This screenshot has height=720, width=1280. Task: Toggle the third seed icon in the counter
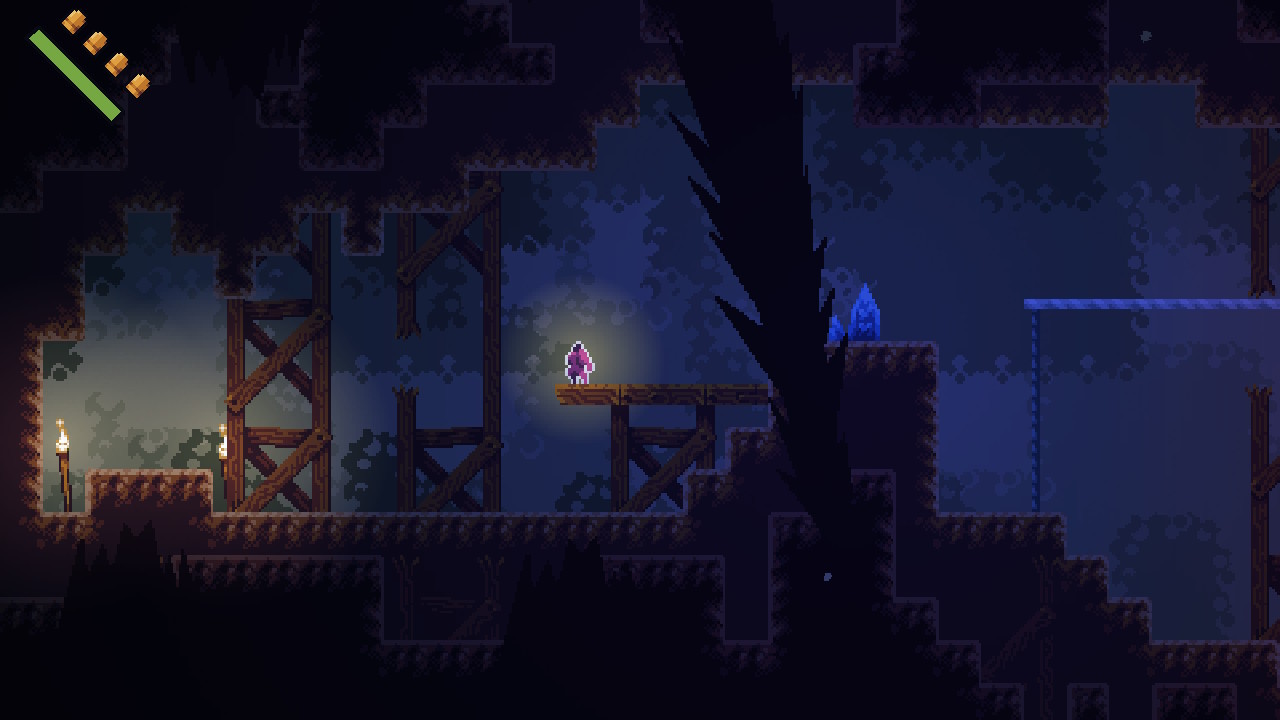(x=117, y=64)
